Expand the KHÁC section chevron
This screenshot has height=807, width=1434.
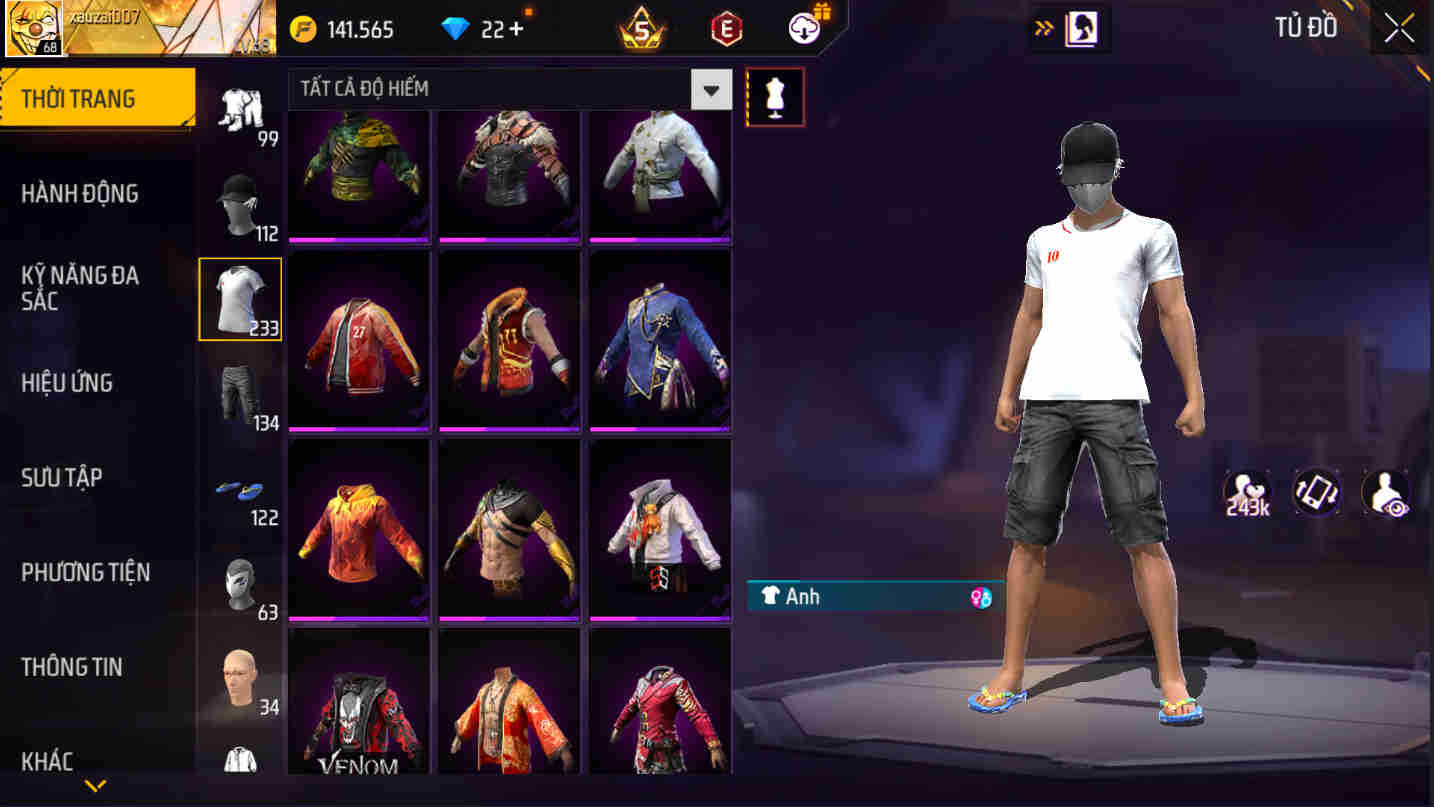tap(95, 788)
